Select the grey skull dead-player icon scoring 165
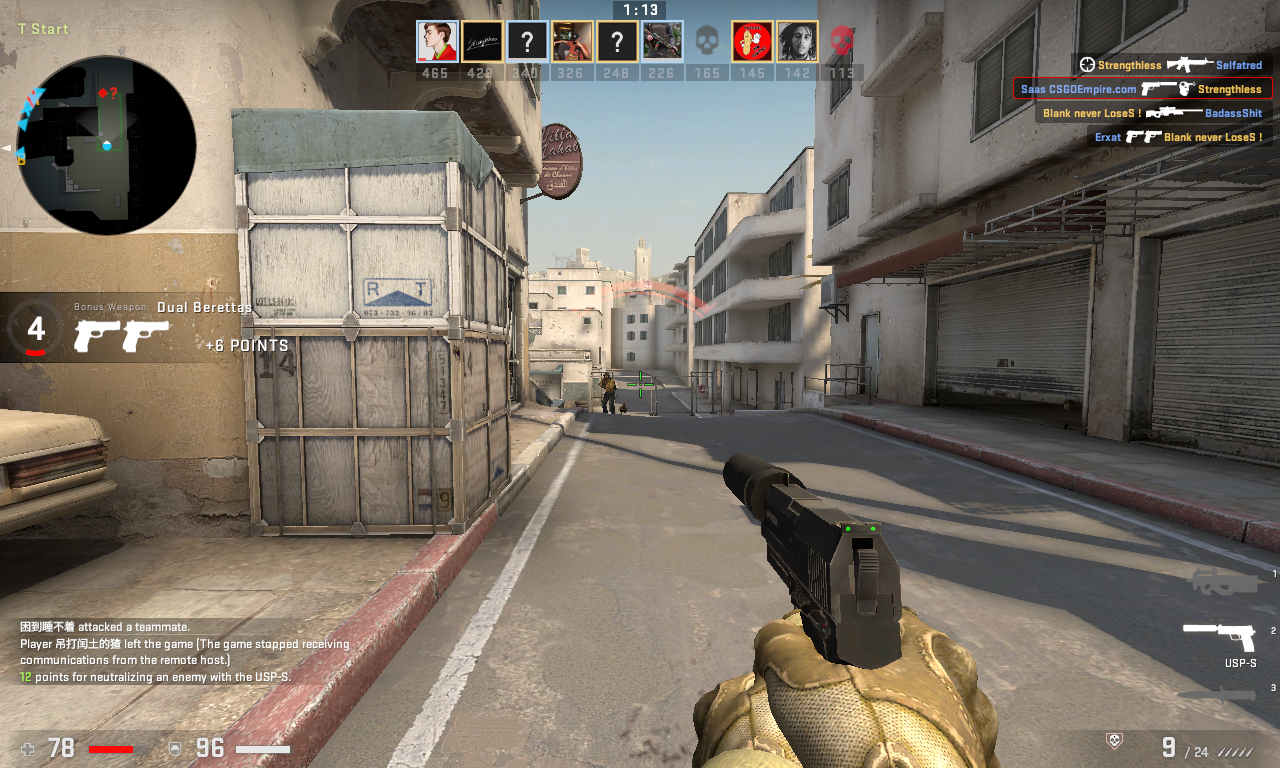Image resolution: width=1280 pixels, height=768 pixels. (x=707, y=42)
